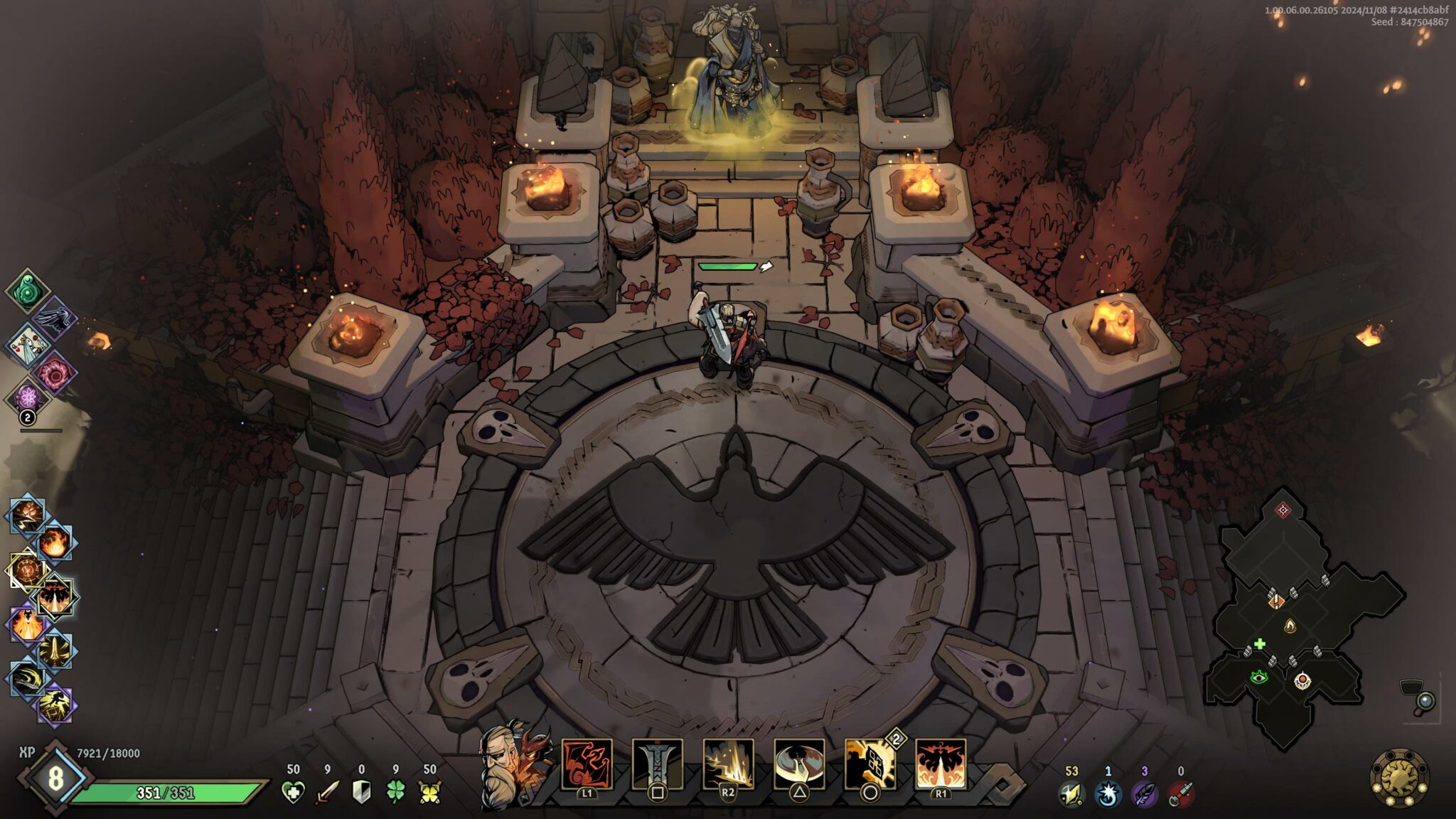Select the red dragon ability on L1

[x=587, y=764]
